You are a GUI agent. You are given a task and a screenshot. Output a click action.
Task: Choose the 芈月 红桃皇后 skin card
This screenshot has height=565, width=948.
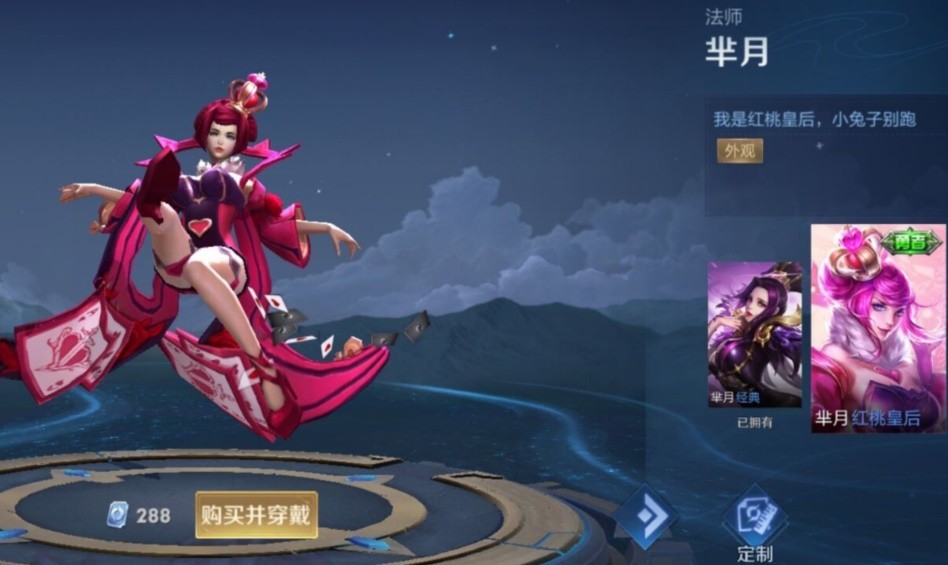pos(878,328)
